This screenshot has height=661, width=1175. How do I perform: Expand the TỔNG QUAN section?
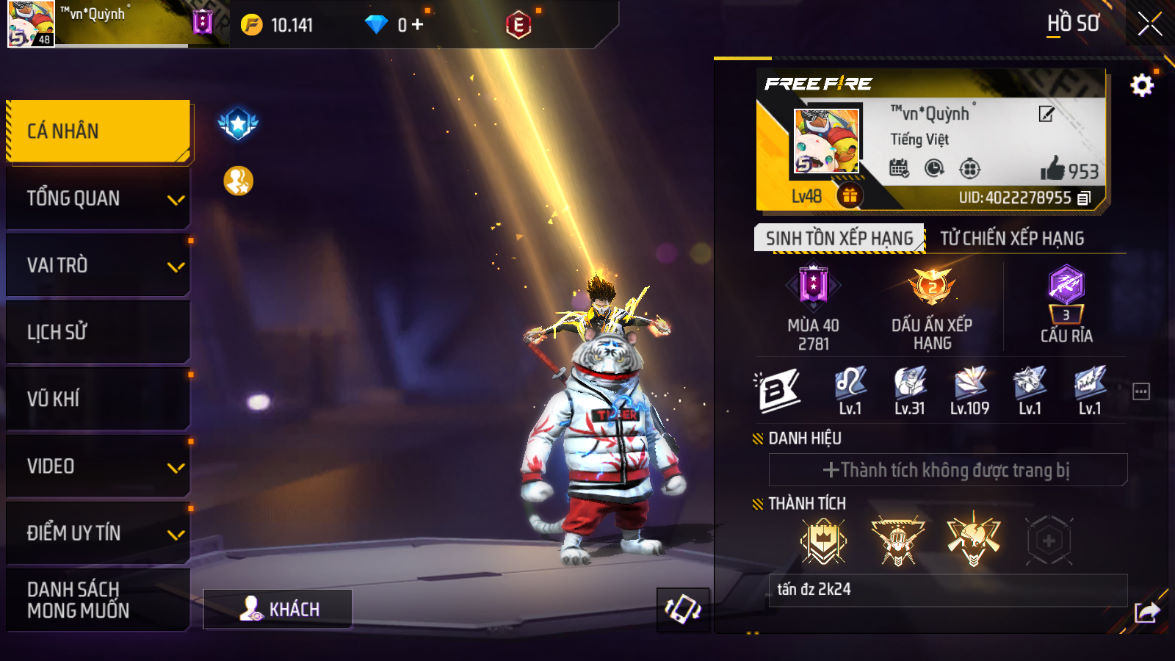tap(97, 198)
